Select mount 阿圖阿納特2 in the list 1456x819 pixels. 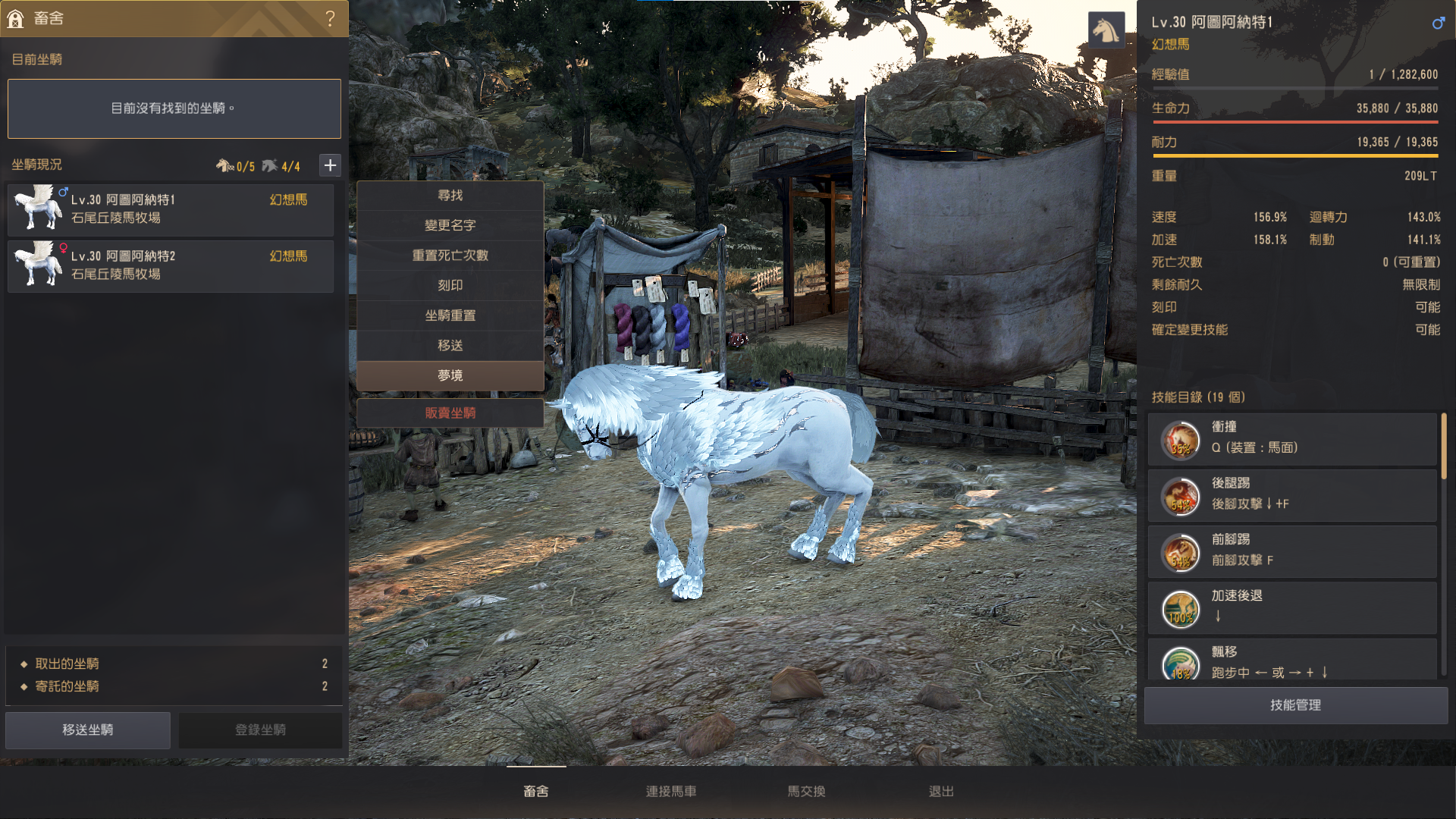pyautogui.click(x=171, y=266)
